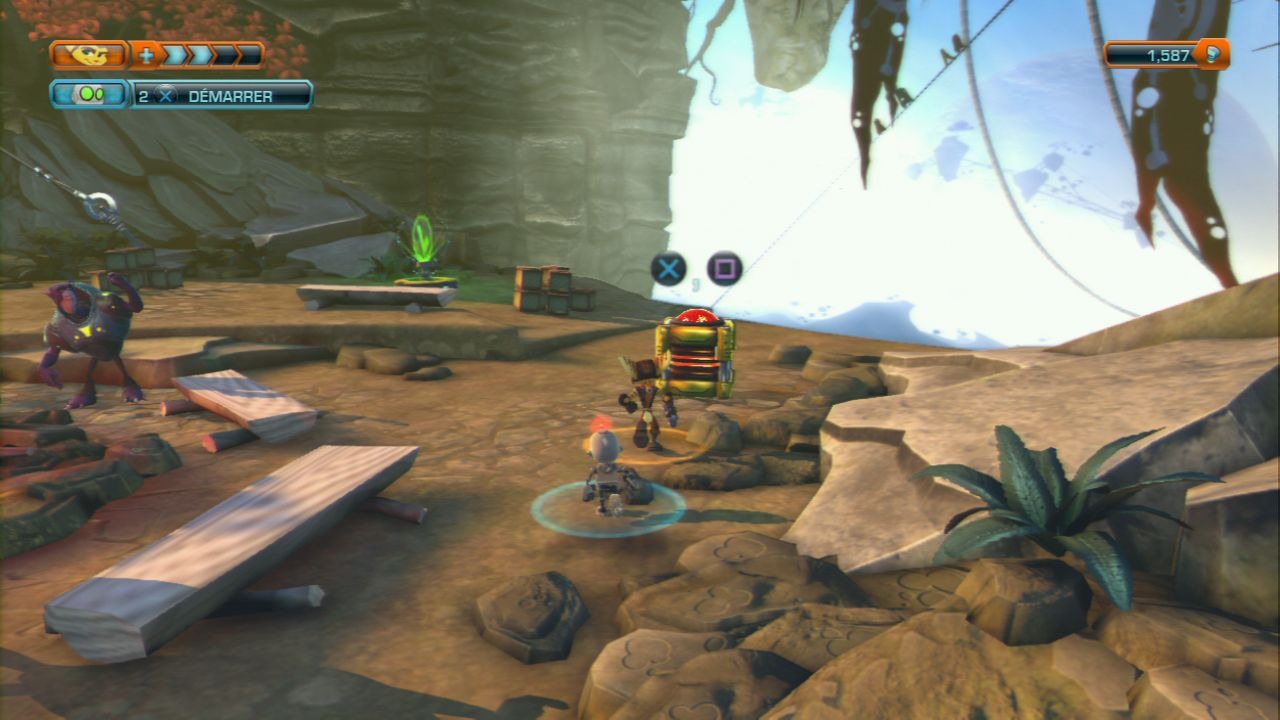
Task: Click the bolt currency icon
Action: [x=1212, y=55]
